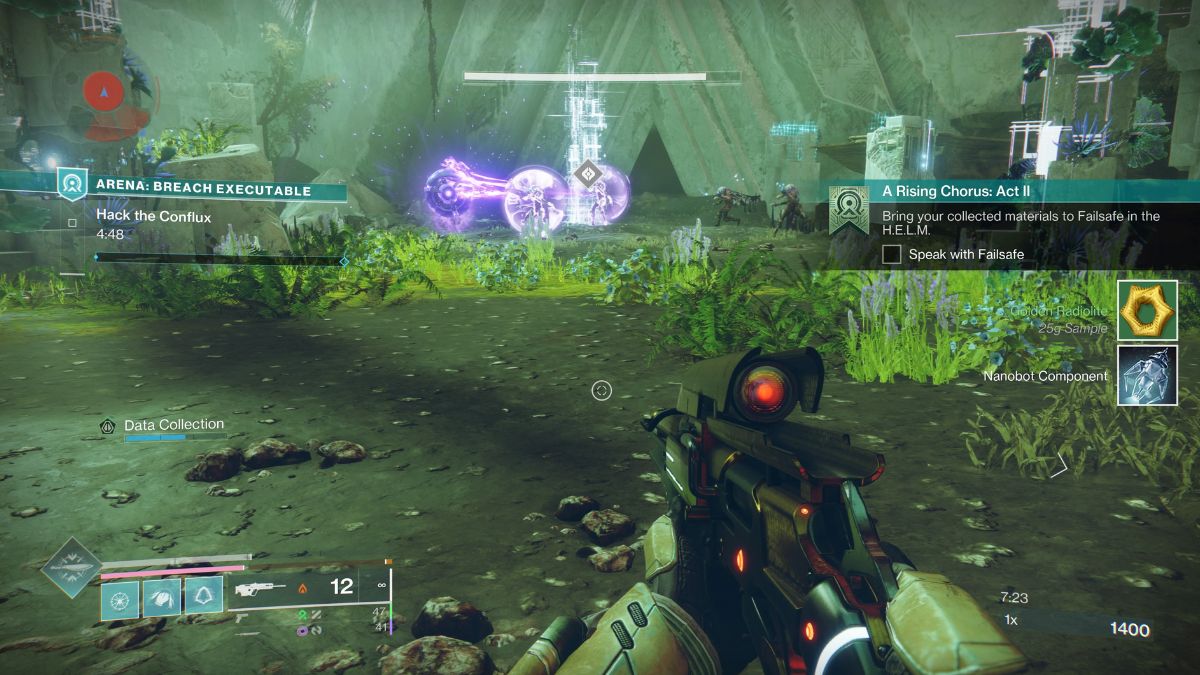Activate the class ability with the hood icon

click(203, 598)
